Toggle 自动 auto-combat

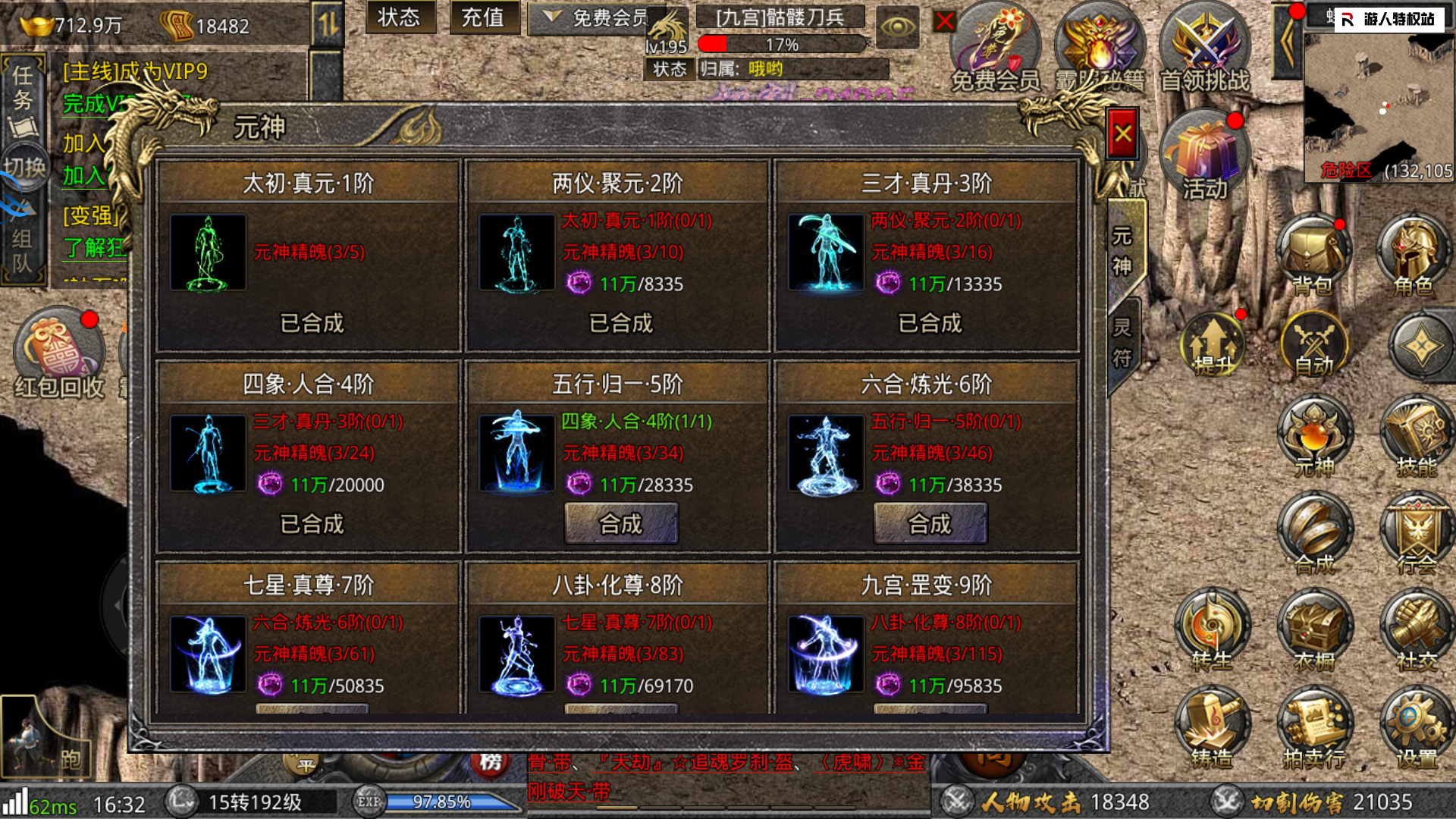point(1313,345)
